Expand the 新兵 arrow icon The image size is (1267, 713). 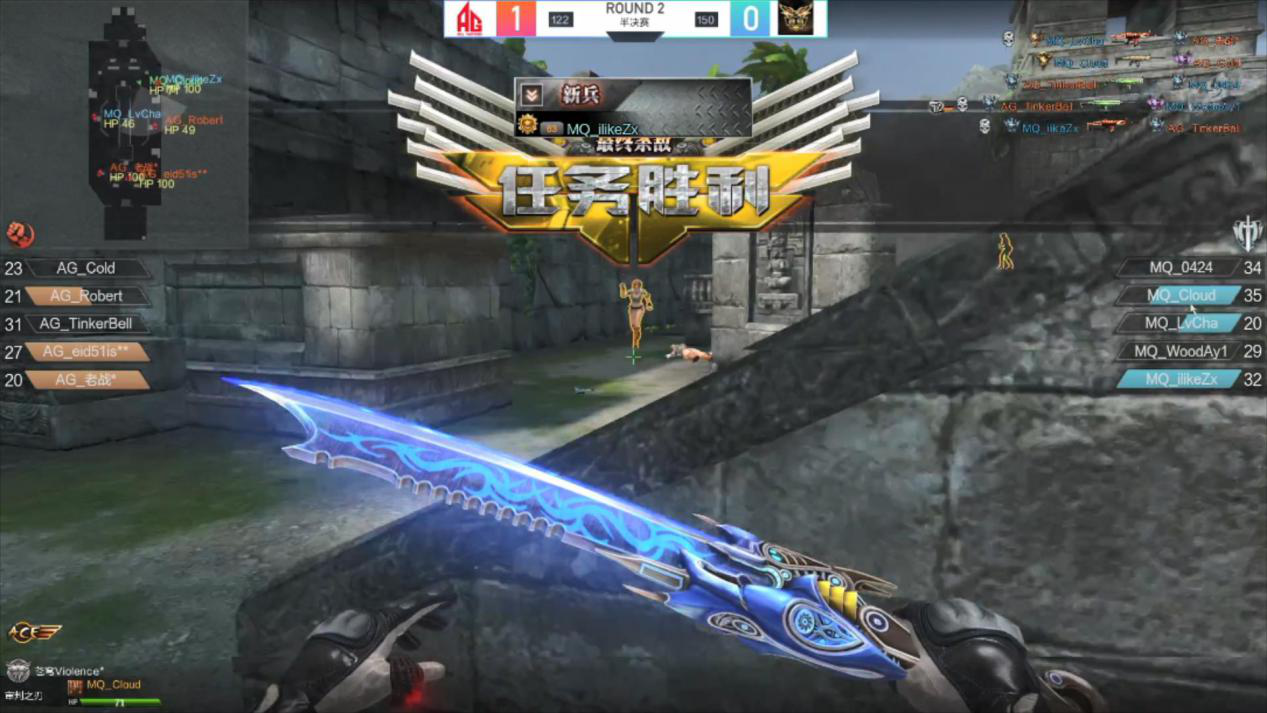532,95
